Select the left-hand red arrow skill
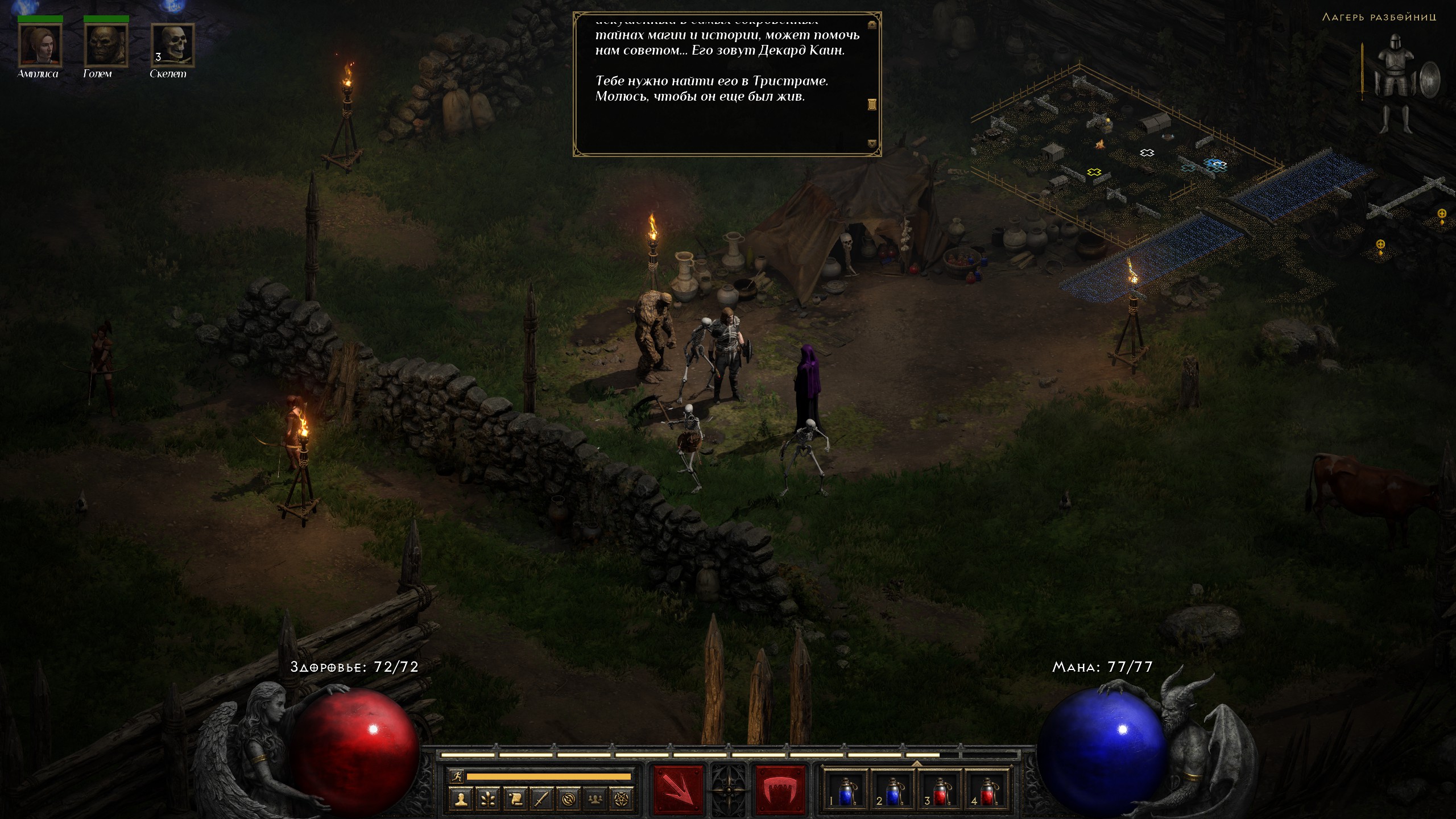The width and height of the screenshot is (1456, 819). click(x=678, y=789)
